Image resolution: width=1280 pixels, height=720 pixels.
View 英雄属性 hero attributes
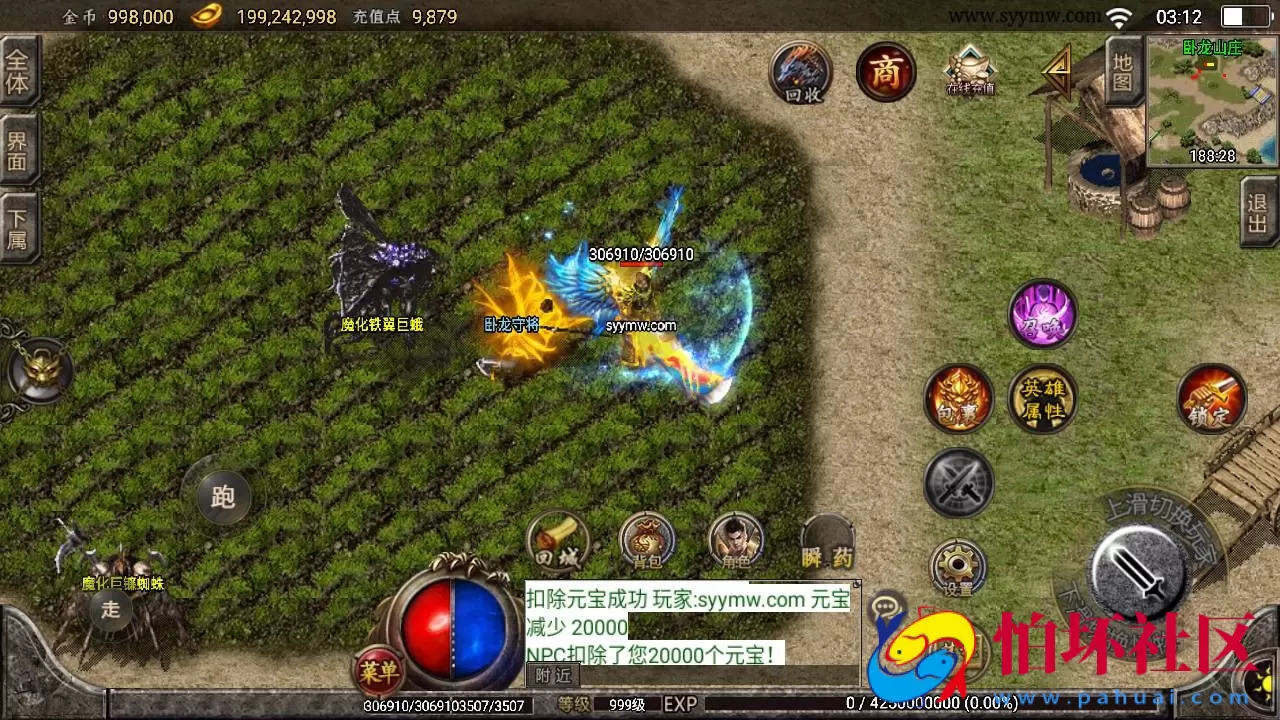tap(1043, 399)
